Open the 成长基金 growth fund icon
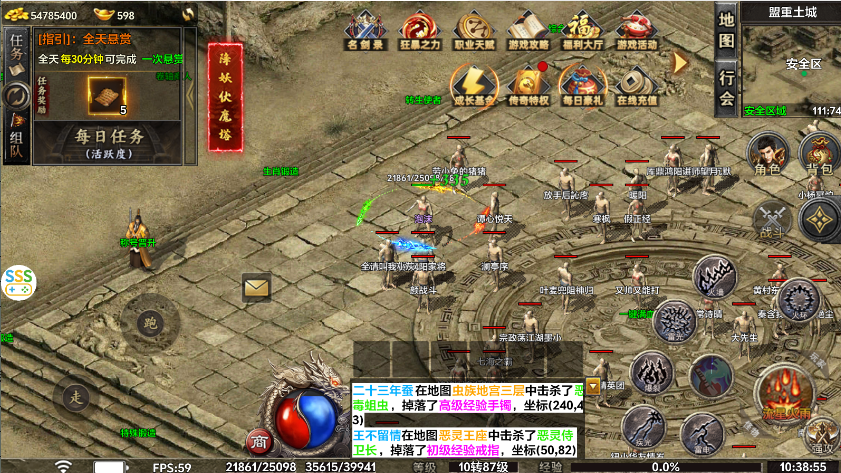 coord(473,84)
